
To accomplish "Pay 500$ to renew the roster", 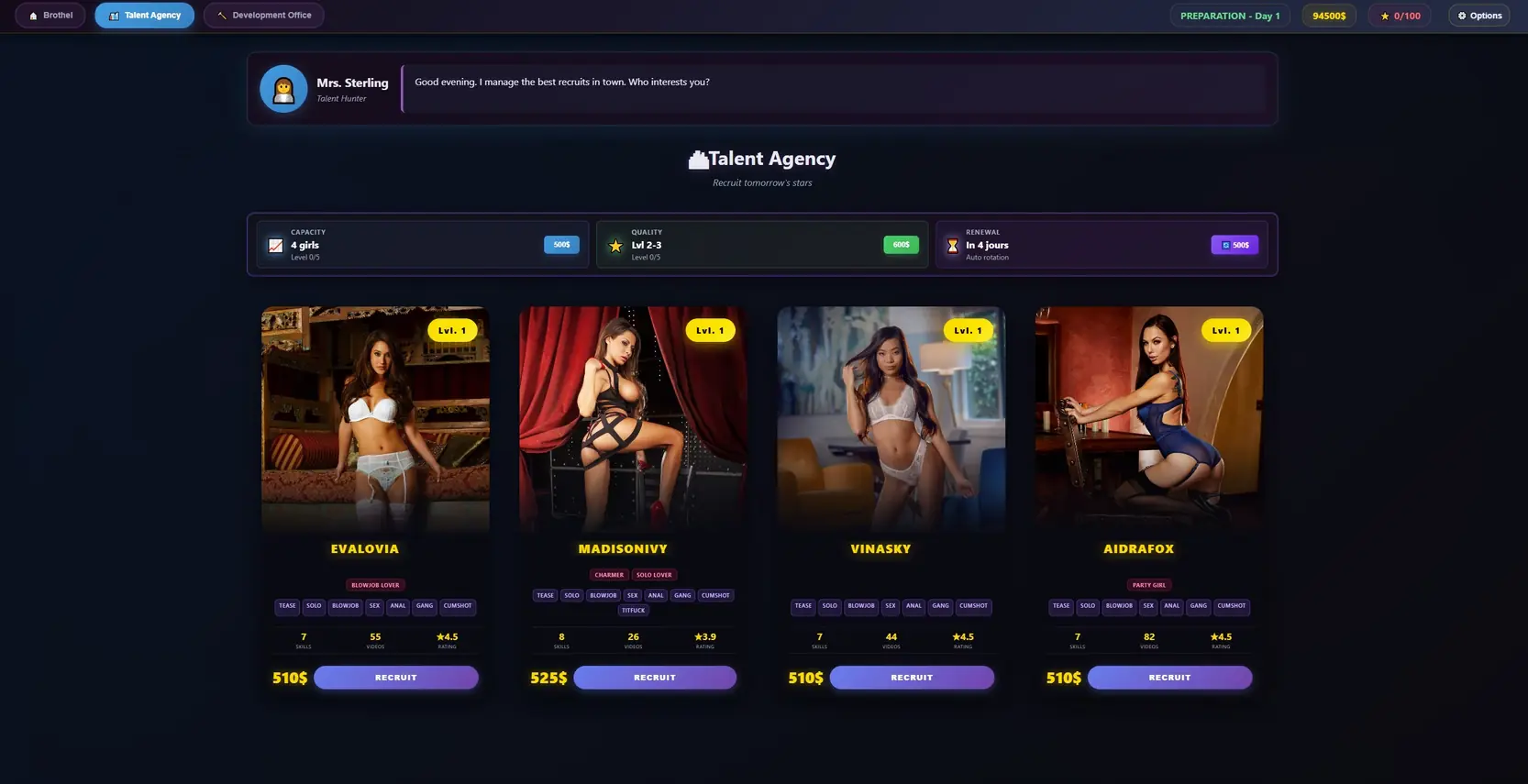I will [x=1235, y=245].
